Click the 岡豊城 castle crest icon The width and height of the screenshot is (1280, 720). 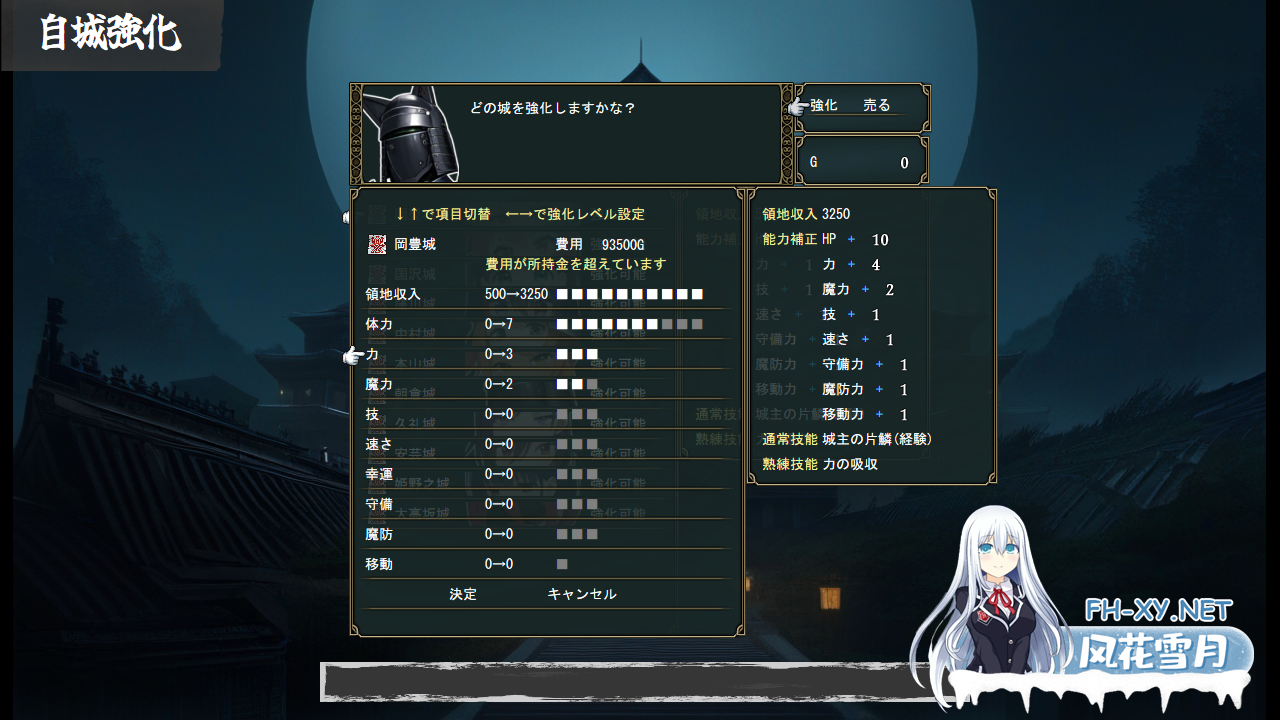[x=376, y=242]
